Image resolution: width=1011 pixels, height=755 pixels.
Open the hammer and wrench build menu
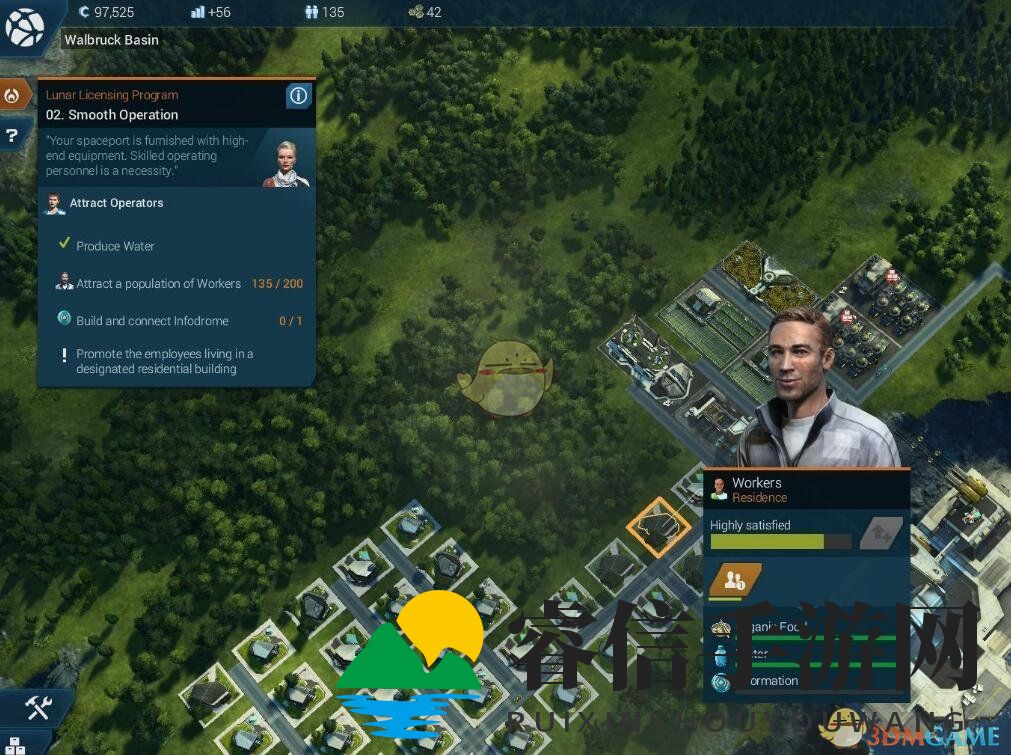click(x=38, y=708)
